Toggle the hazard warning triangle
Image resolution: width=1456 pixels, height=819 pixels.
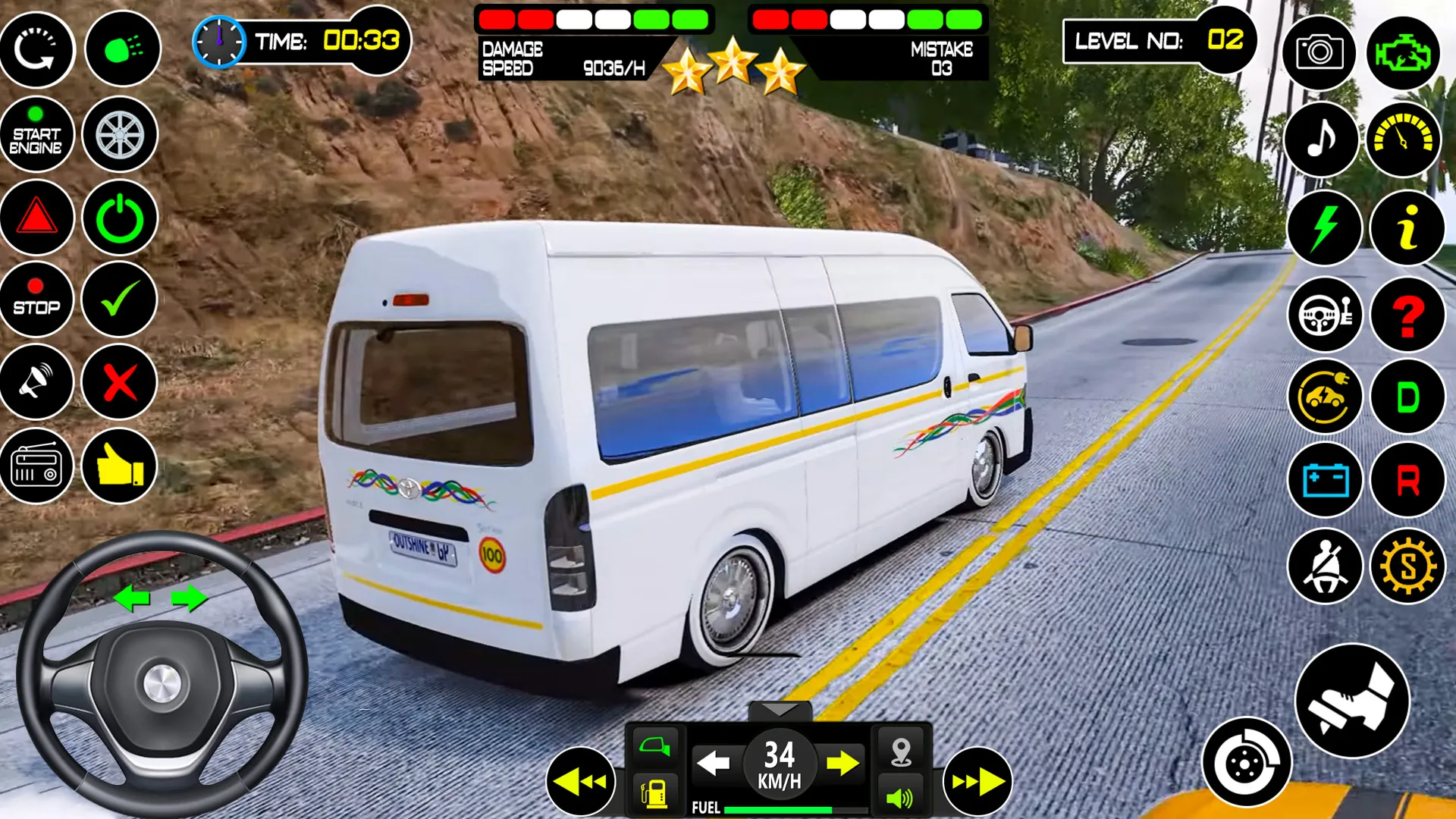[38, 218]
